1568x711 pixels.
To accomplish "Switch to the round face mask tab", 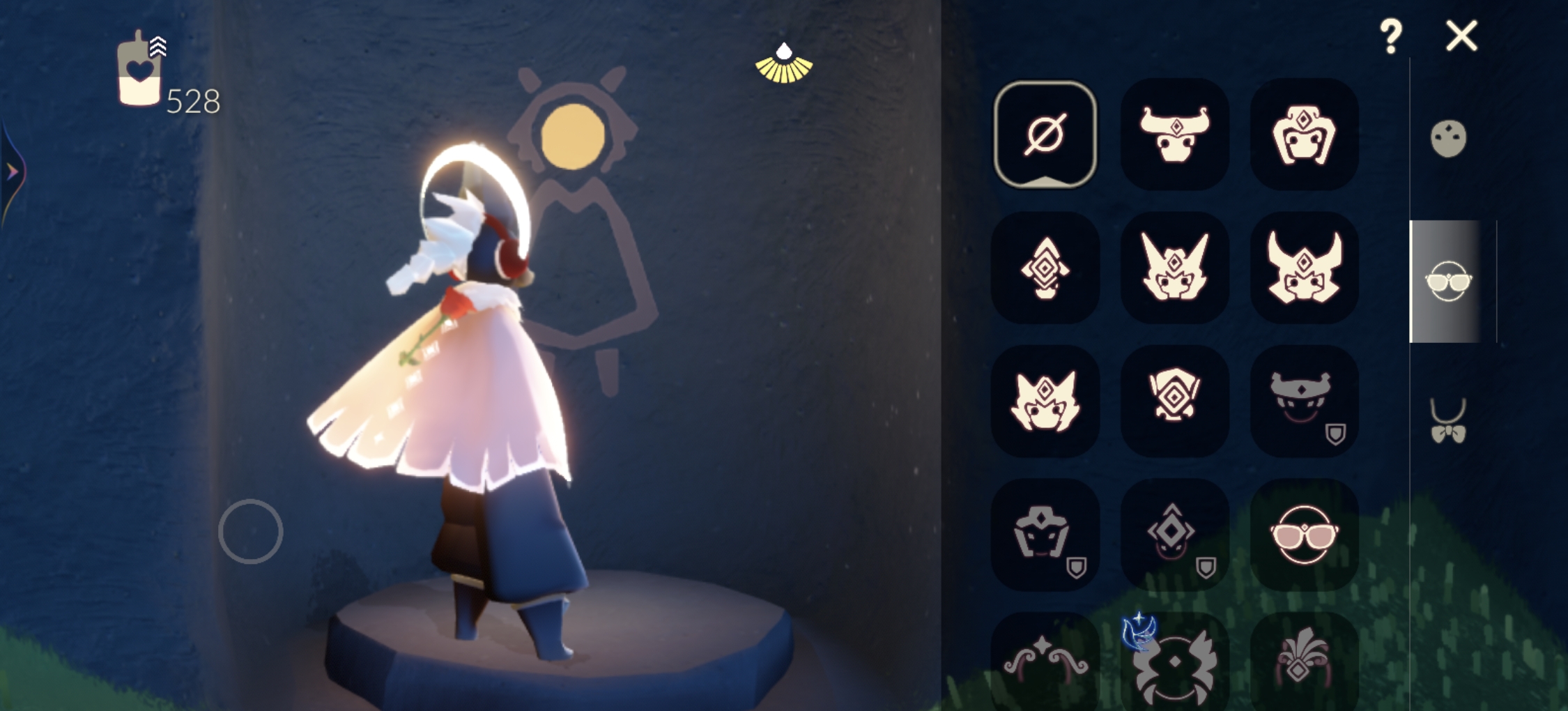I will (1448, 139).
